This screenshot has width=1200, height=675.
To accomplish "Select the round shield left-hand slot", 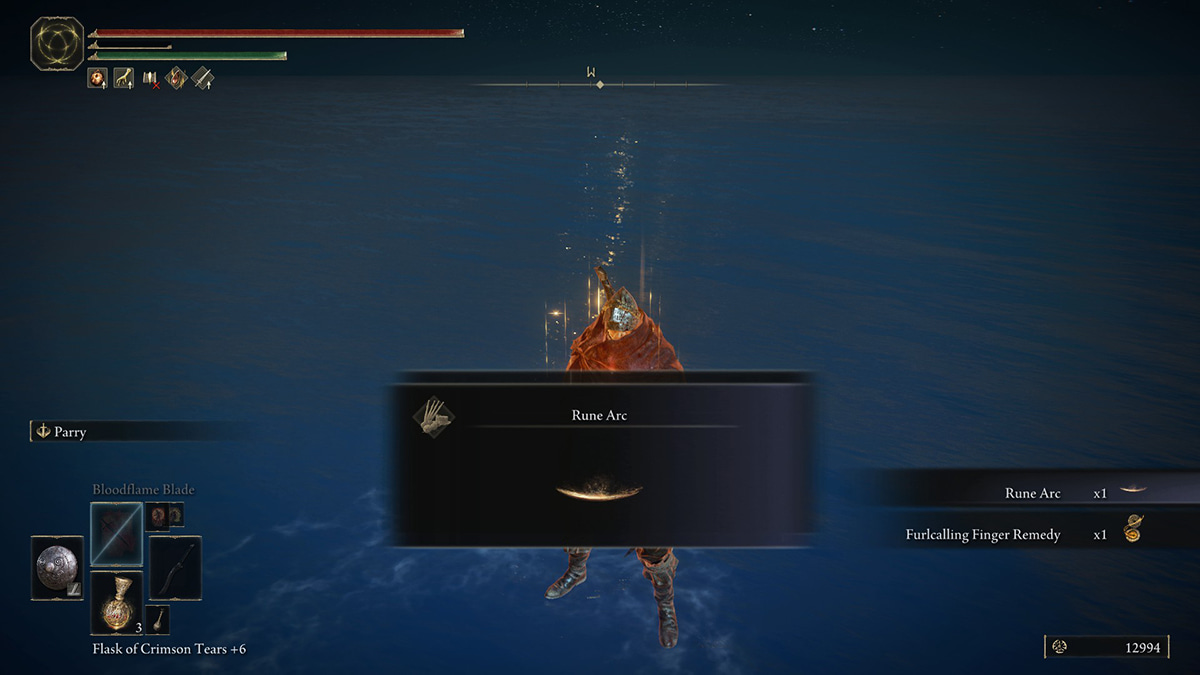I will point(57,568).
